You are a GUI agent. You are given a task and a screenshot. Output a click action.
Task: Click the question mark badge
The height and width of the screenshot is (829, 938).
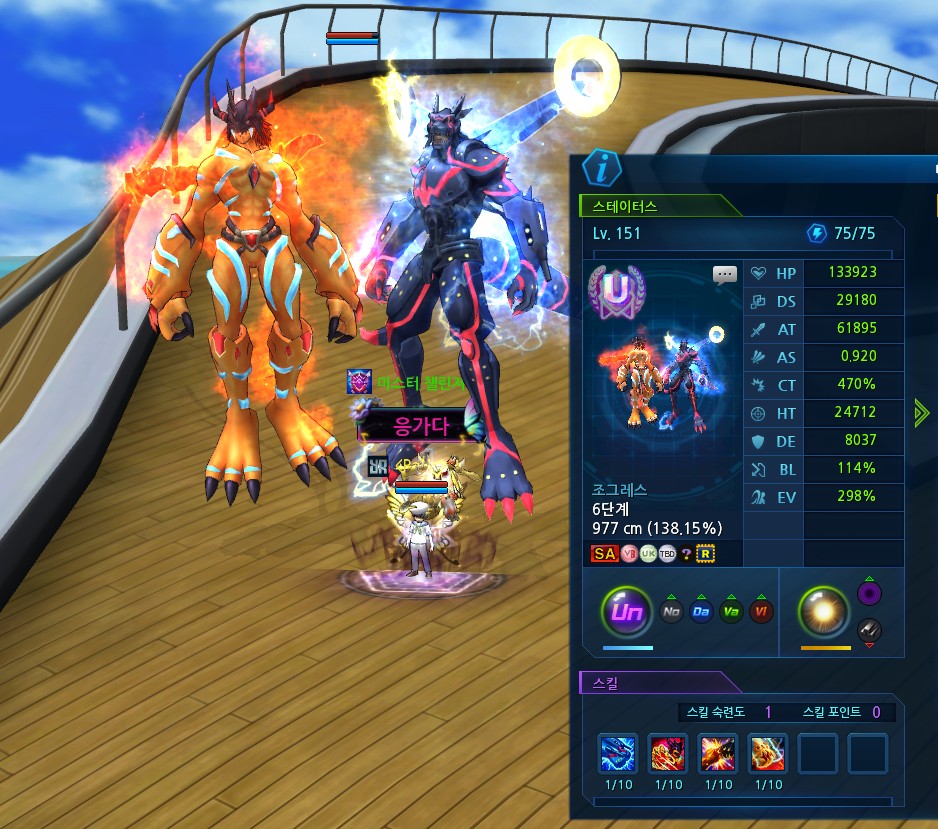[x=686, y=553]
